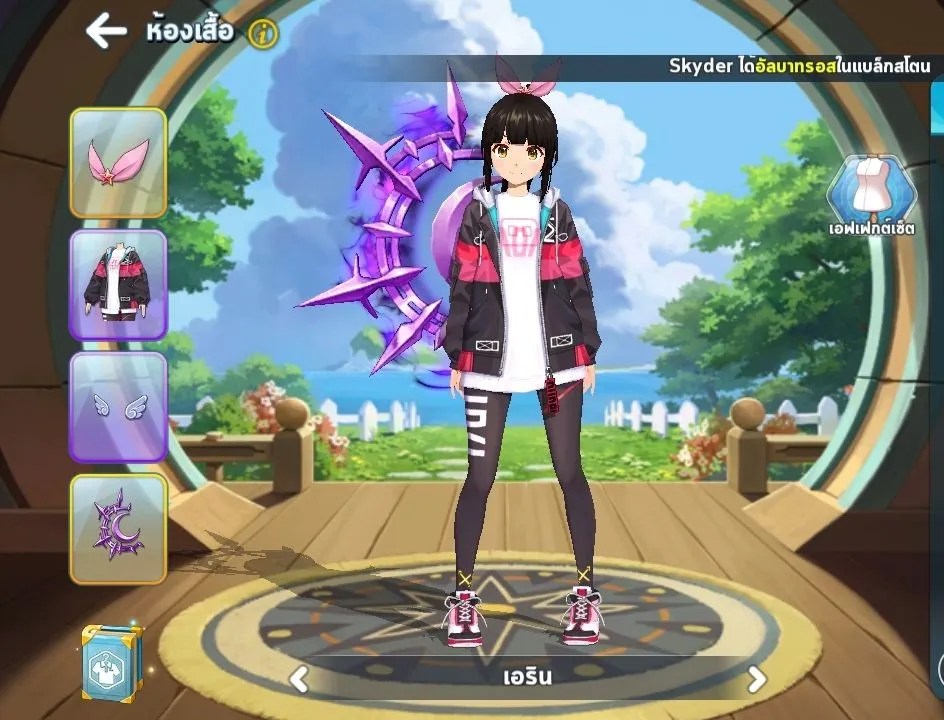Select the black and red jacket outfit slot

118,285
